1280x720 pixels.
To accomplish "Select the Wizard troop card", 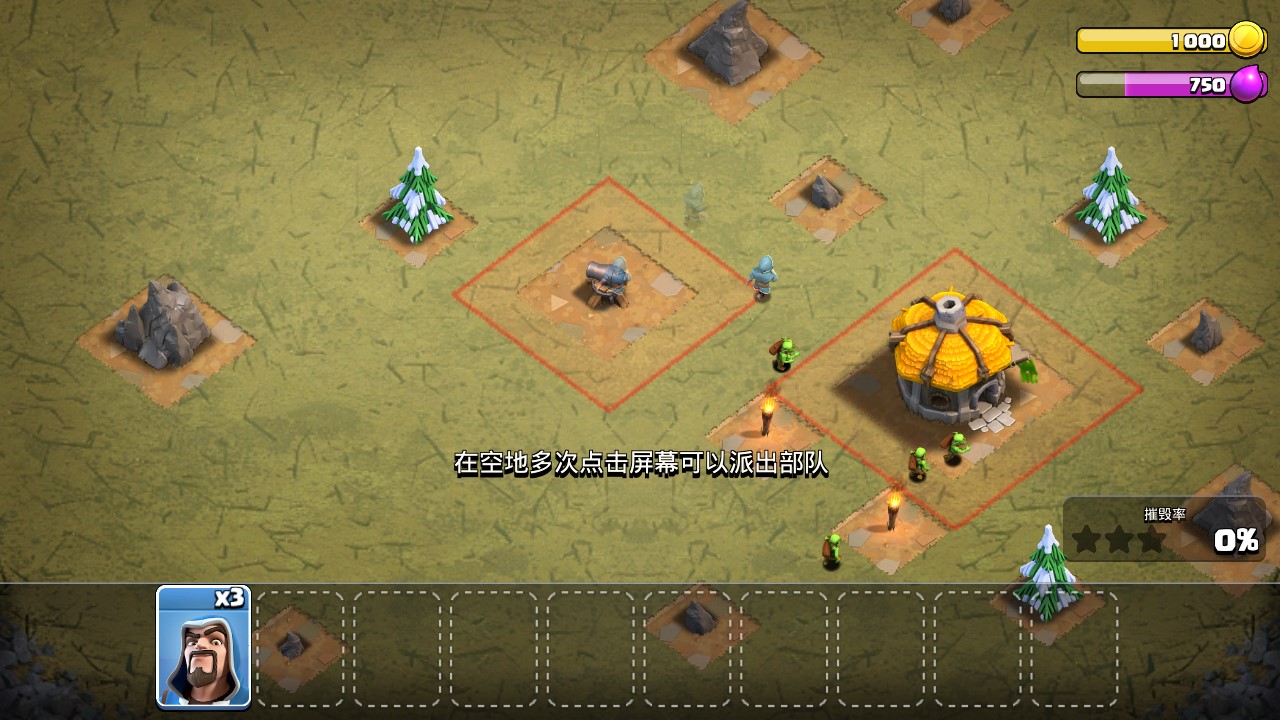I will coord(203,650).
